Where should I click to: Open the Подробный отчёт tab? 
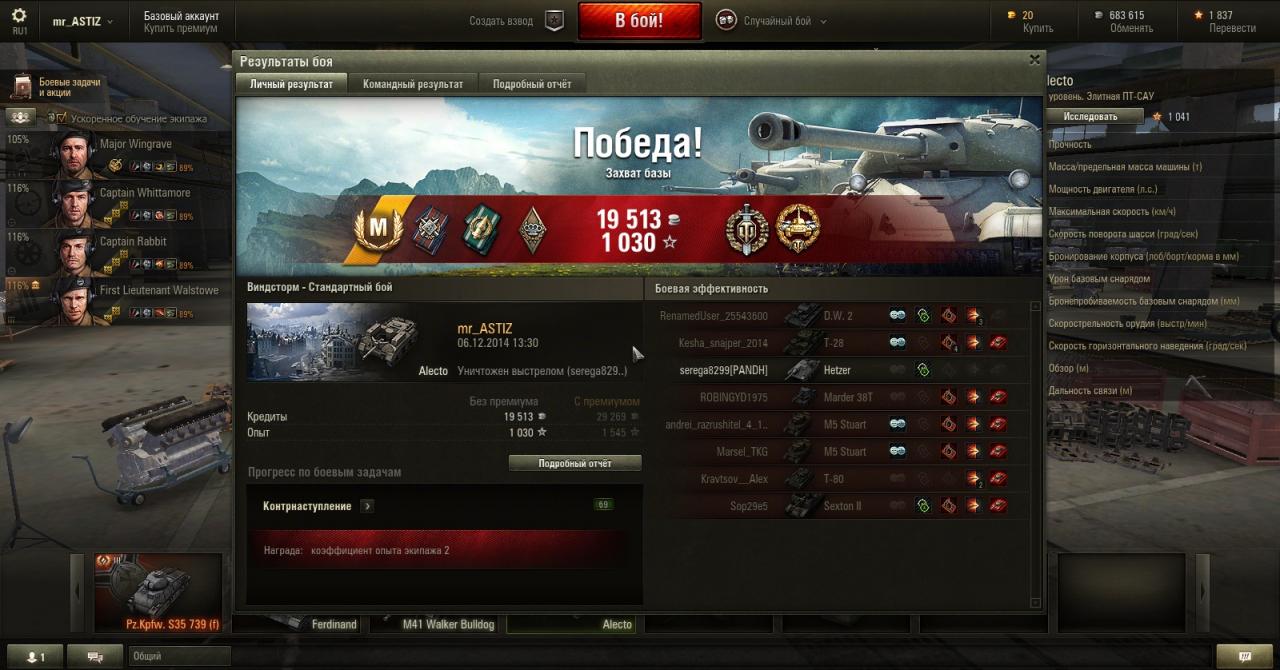(532, 85)
